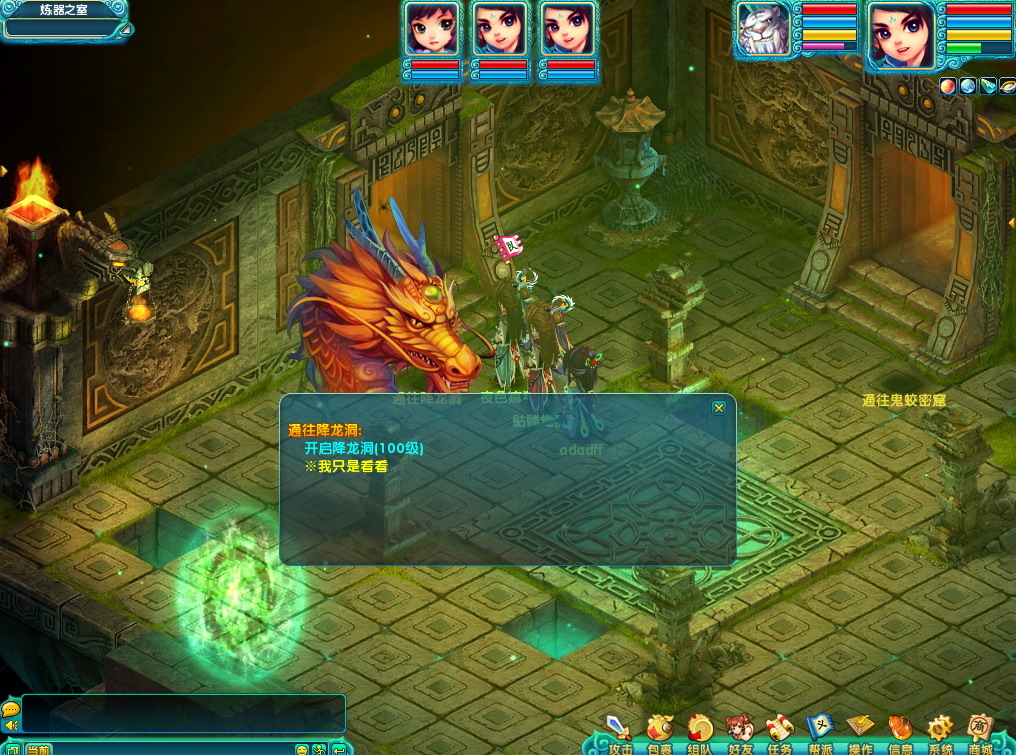Open the 攻击 attack sword menu
The width and height of the screenshot is (1016, 755).
pos(620,732)
